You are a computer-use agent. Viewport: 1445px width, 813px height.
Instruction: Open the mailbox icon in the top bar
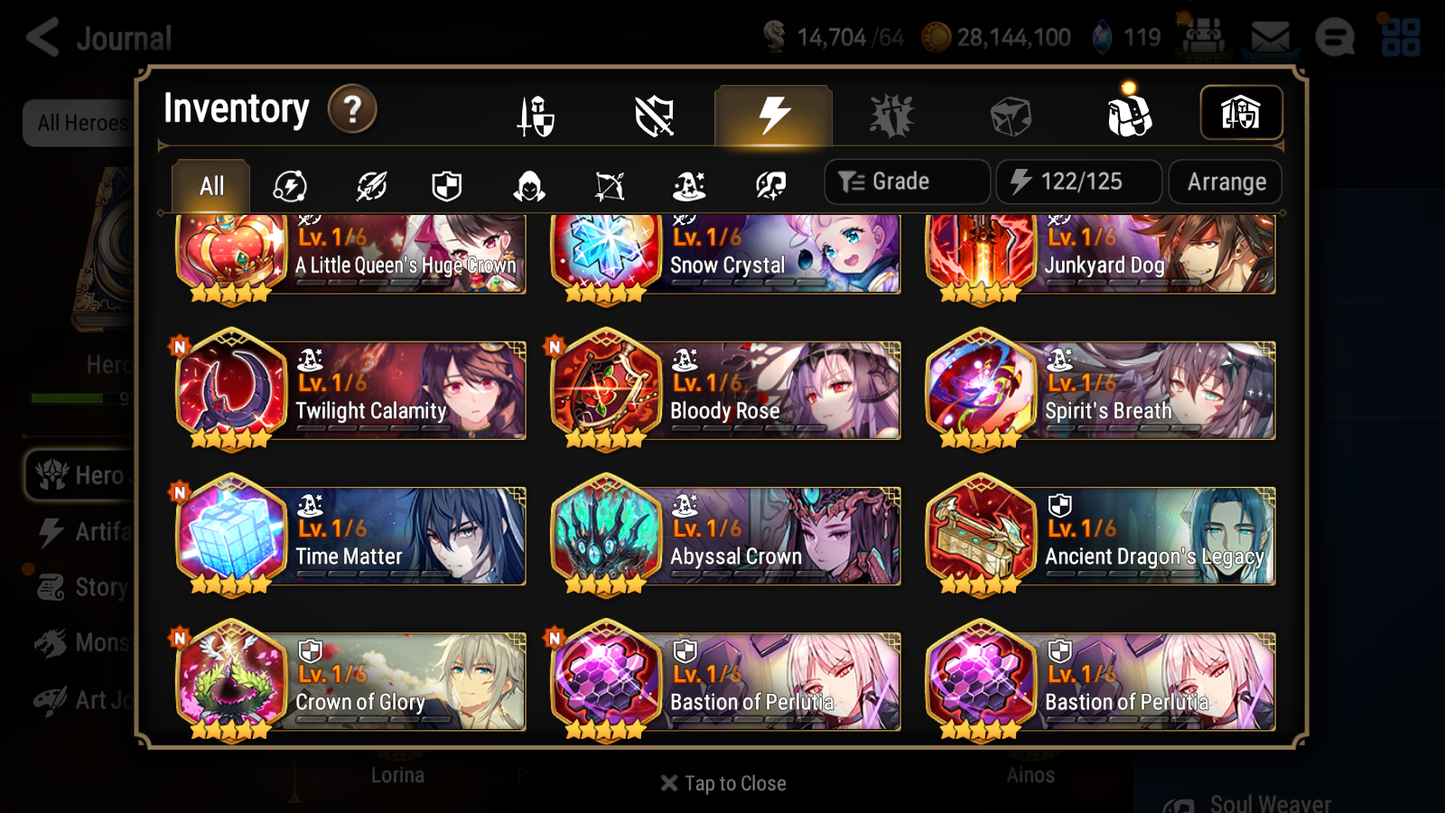[x=1268, y=35]
